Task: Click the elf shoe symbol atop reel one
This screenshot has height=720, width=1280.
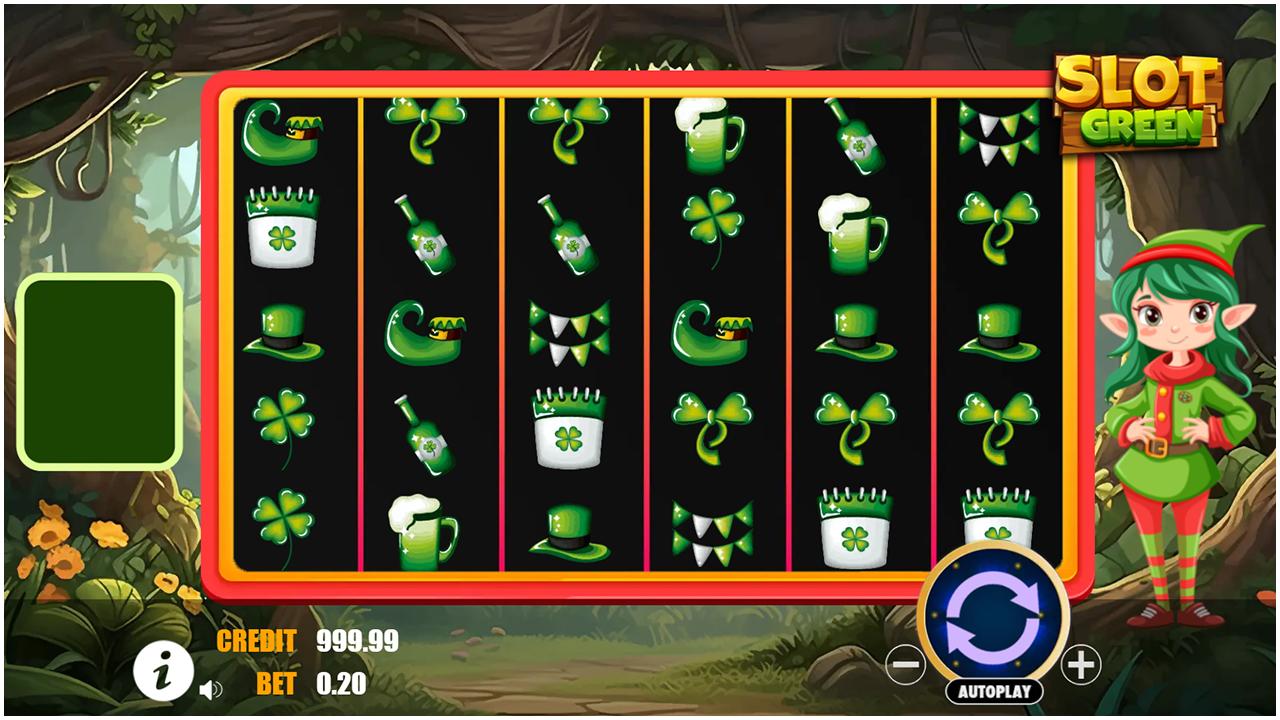Action: [x=283, y=130]
